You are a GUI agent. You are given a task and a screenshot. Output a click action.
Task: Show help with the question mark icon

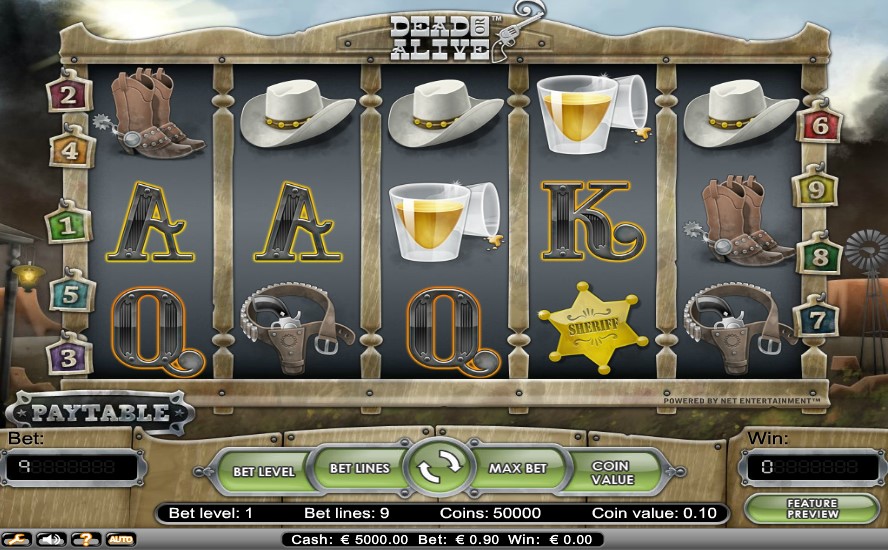[86, 539]
